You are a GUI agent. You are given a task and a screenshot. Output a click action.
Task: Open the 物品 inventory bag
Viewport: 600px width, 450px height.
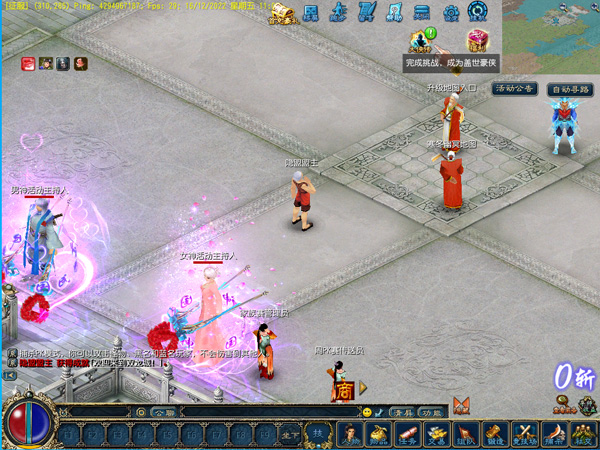tap(378, 434)
